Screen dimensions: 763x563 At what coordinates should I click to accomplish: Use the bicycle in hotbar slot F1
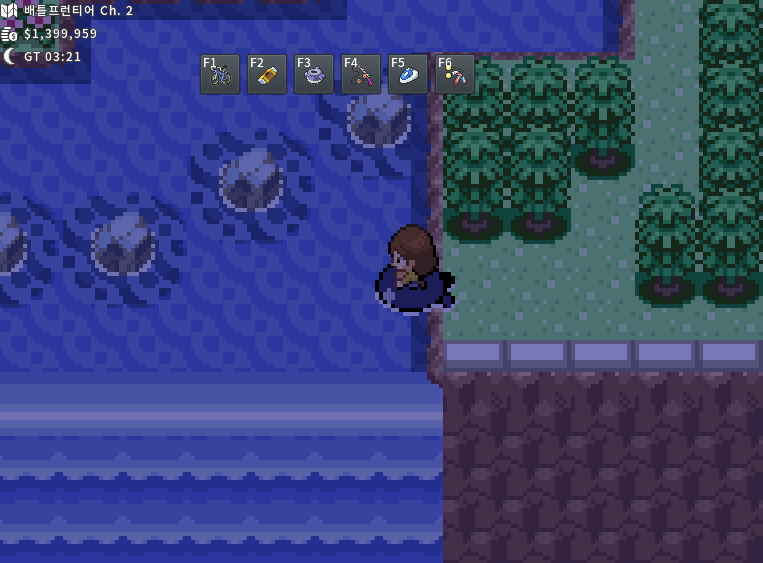click(220, 74)
